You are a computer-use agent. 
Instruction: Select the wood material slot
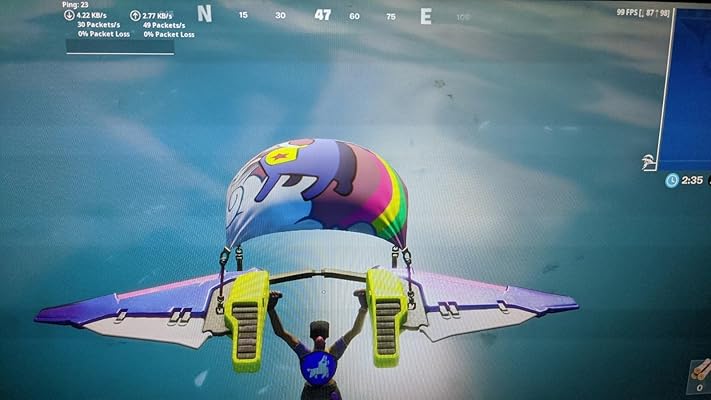697,376
